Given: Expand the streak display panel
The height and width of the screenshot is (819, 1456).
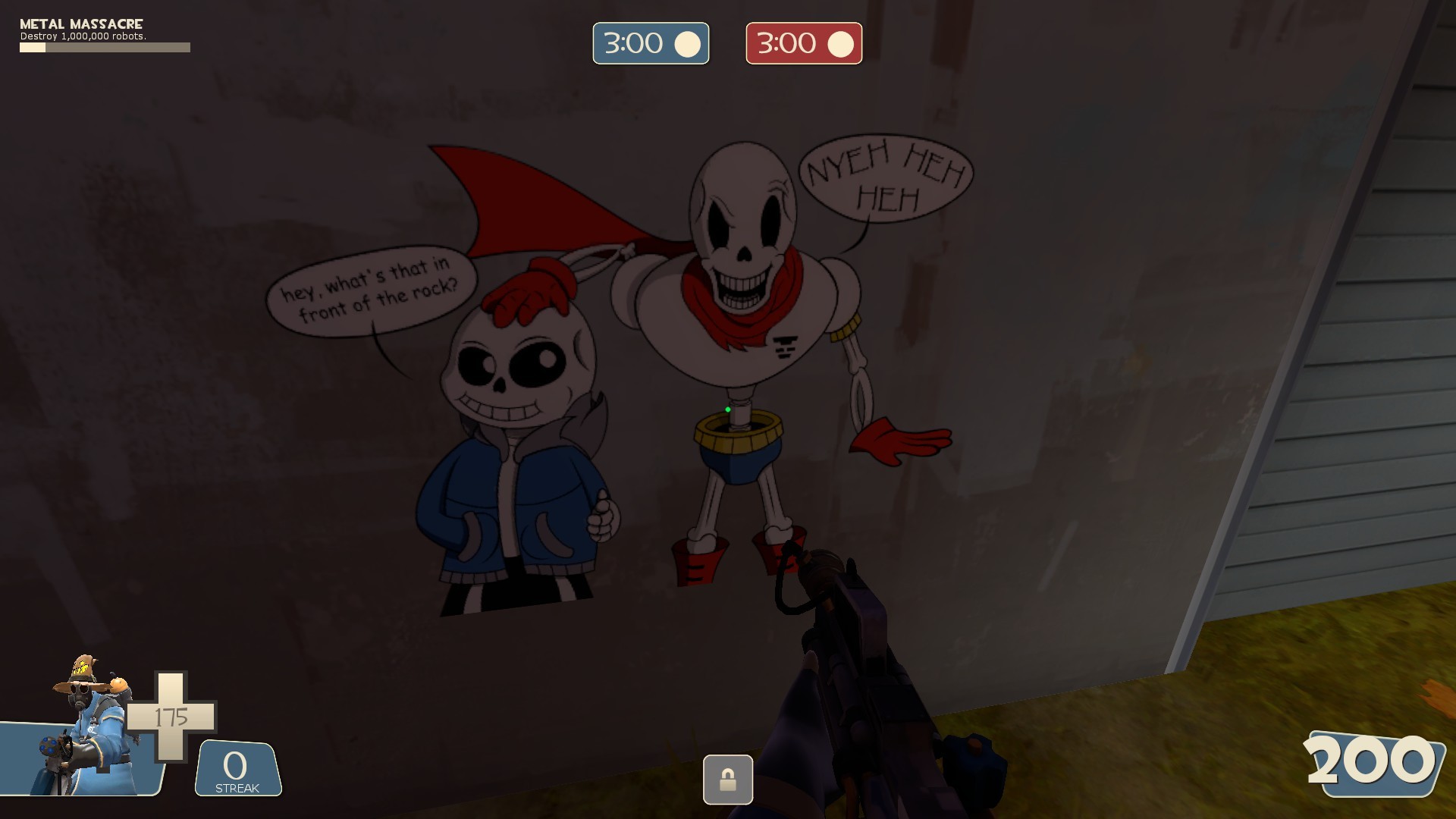Looking at the screenshot, I should click(236, 768).
